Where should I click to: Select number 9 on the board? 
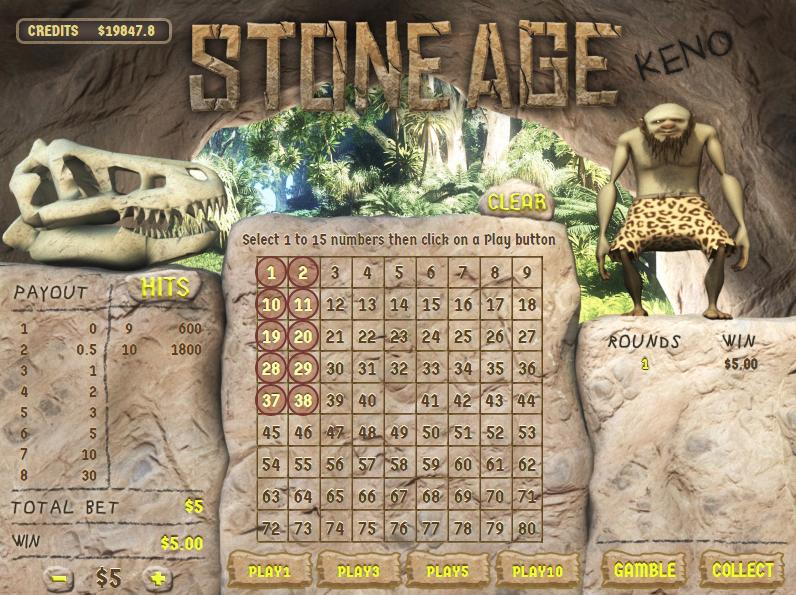(527, 272)
